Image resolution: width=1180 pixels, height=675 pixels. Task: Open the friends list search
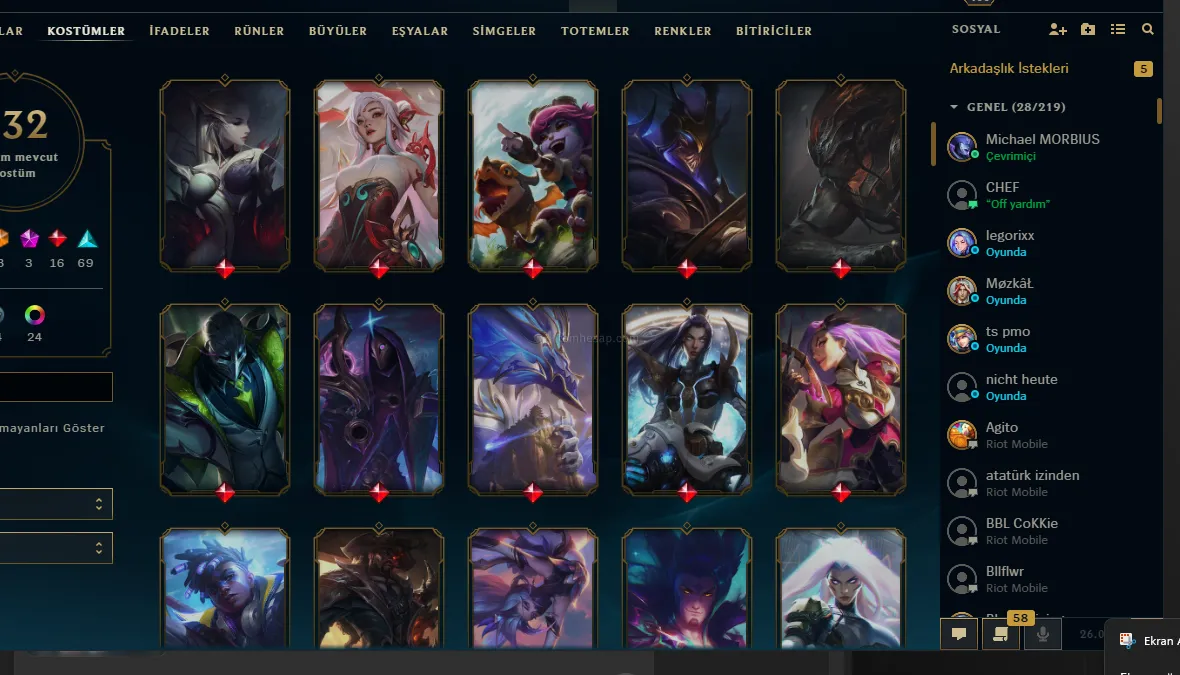click(x=1148, y=30)
